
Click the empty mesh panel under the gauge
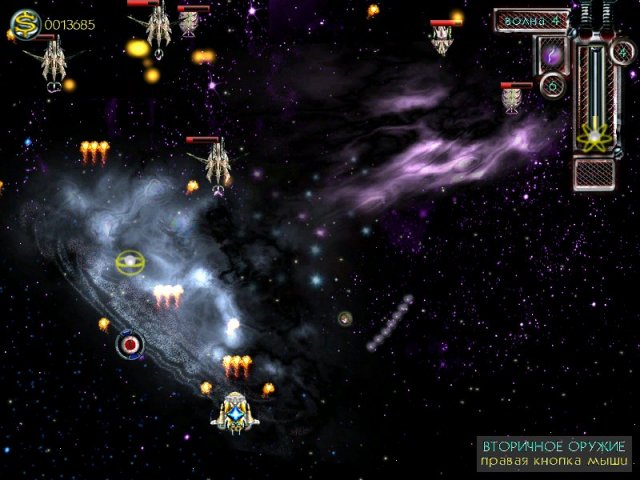tap(595, 171)
